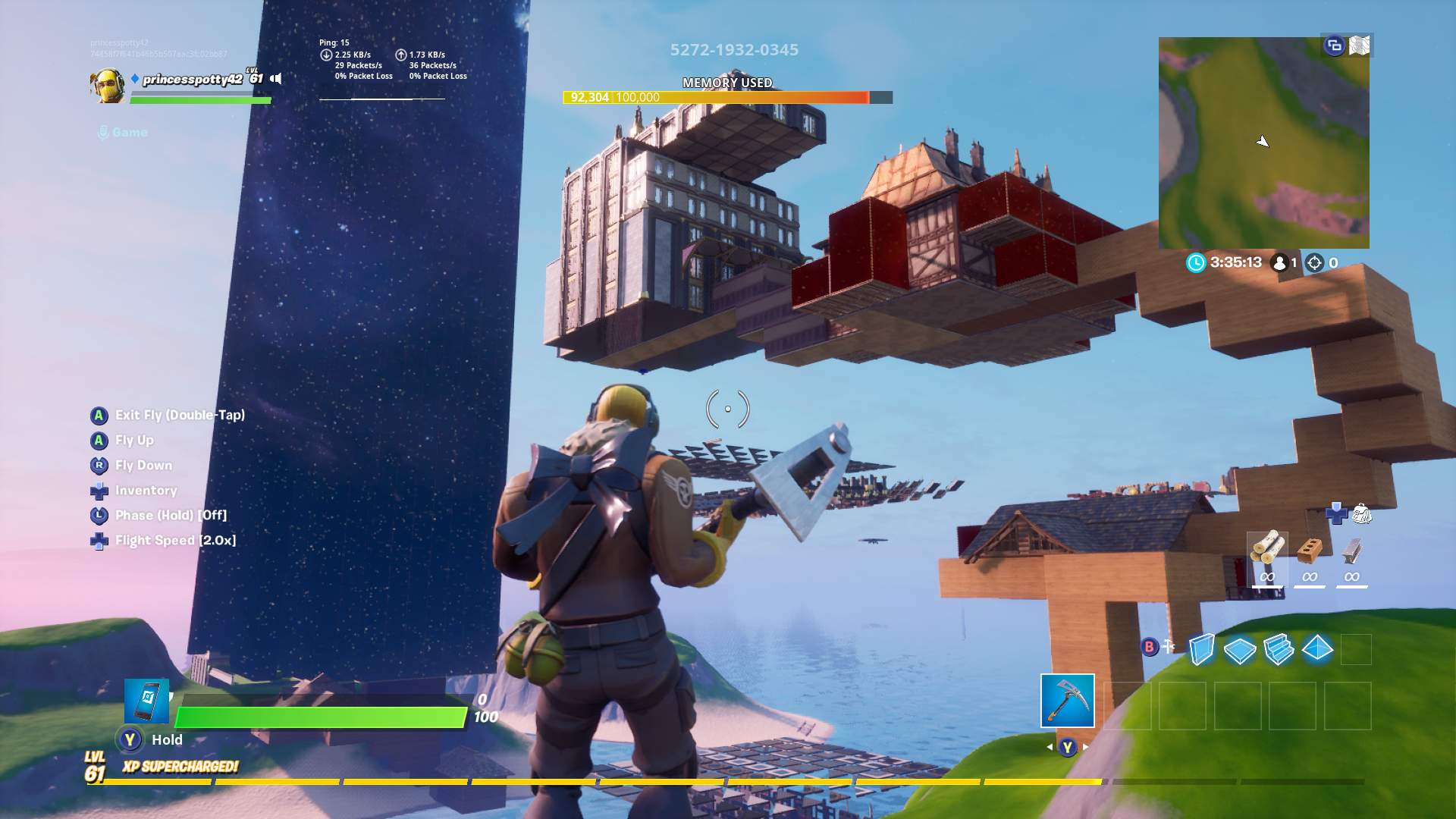Open the backpack inventory icon
The image size is (1456, 819).
[1362, 513]
